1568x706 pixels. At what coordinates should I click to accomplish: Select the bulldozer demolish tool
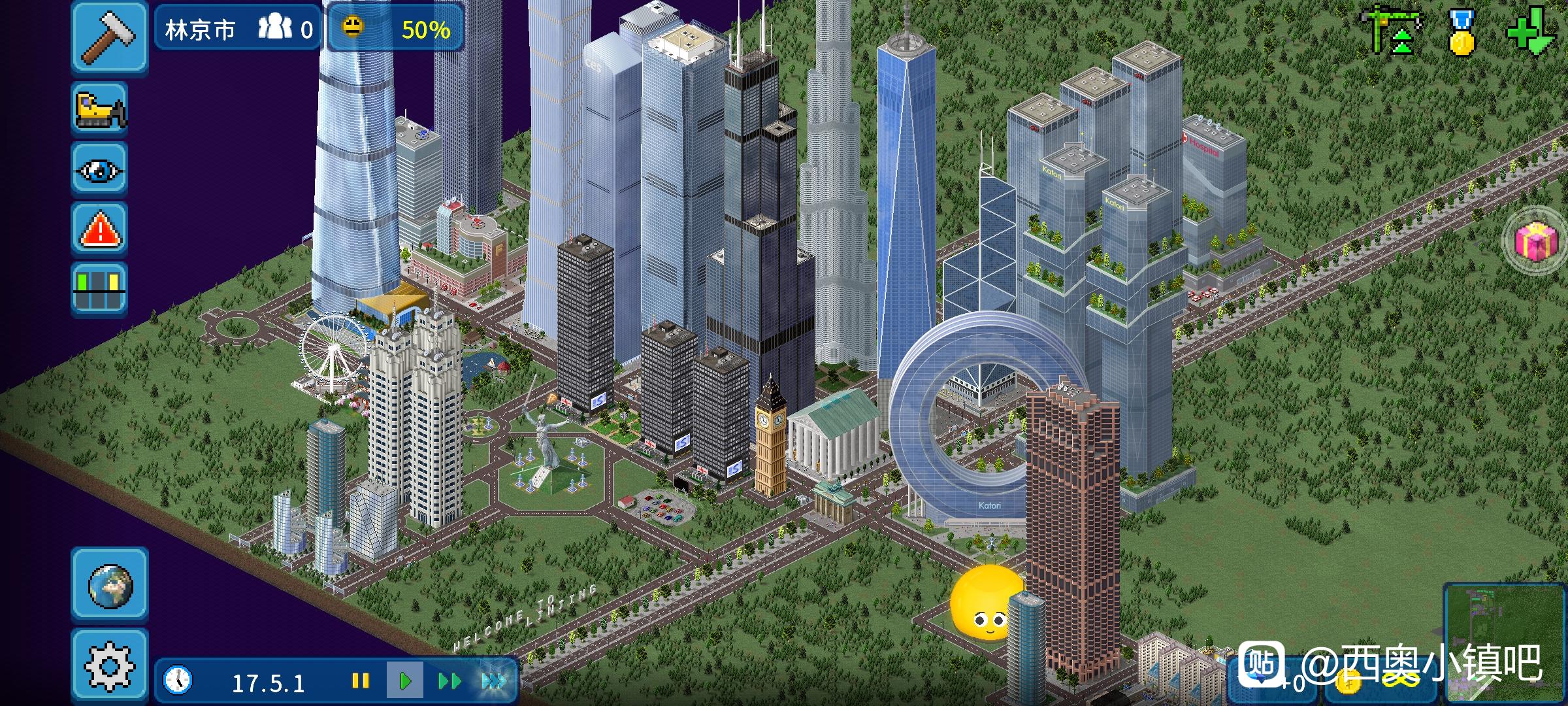point(100,109)
